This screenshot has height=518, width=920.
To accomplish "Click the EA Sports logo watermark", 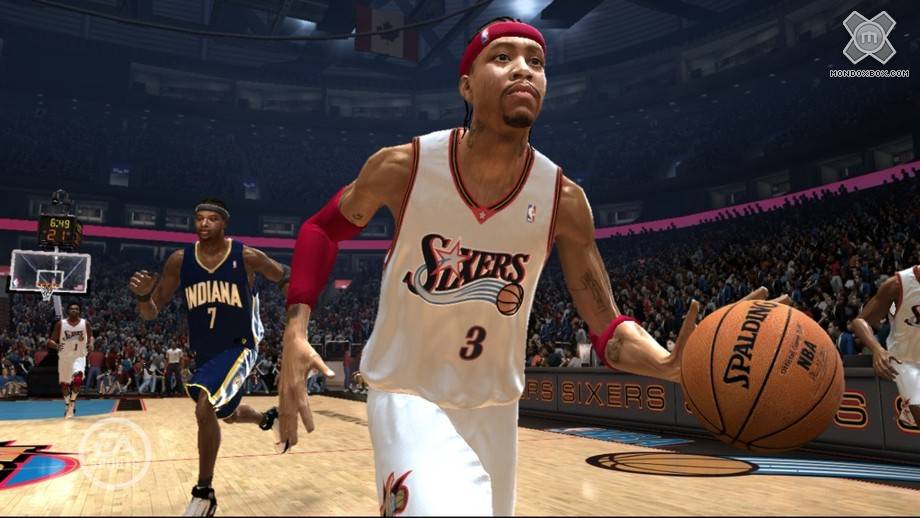I will pyautogui.click(x=114, y=453).
